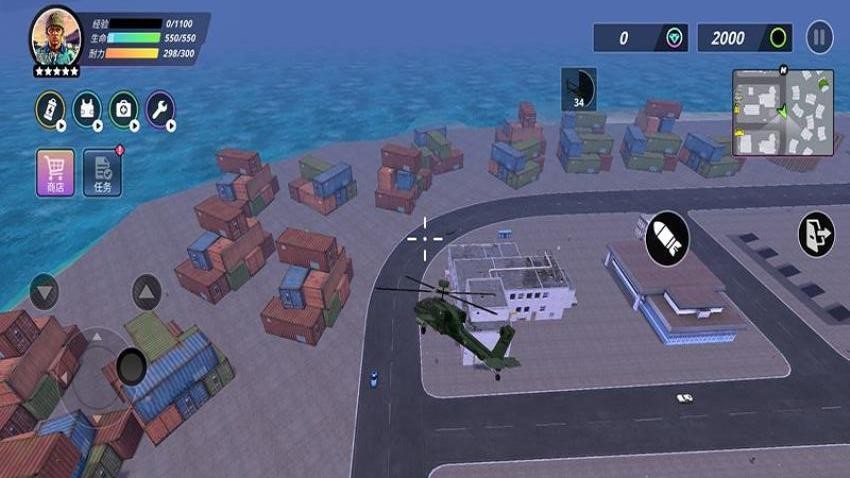Open the city minimap
The height and width of the screenshot is (478, 850).
coord(783,112)
